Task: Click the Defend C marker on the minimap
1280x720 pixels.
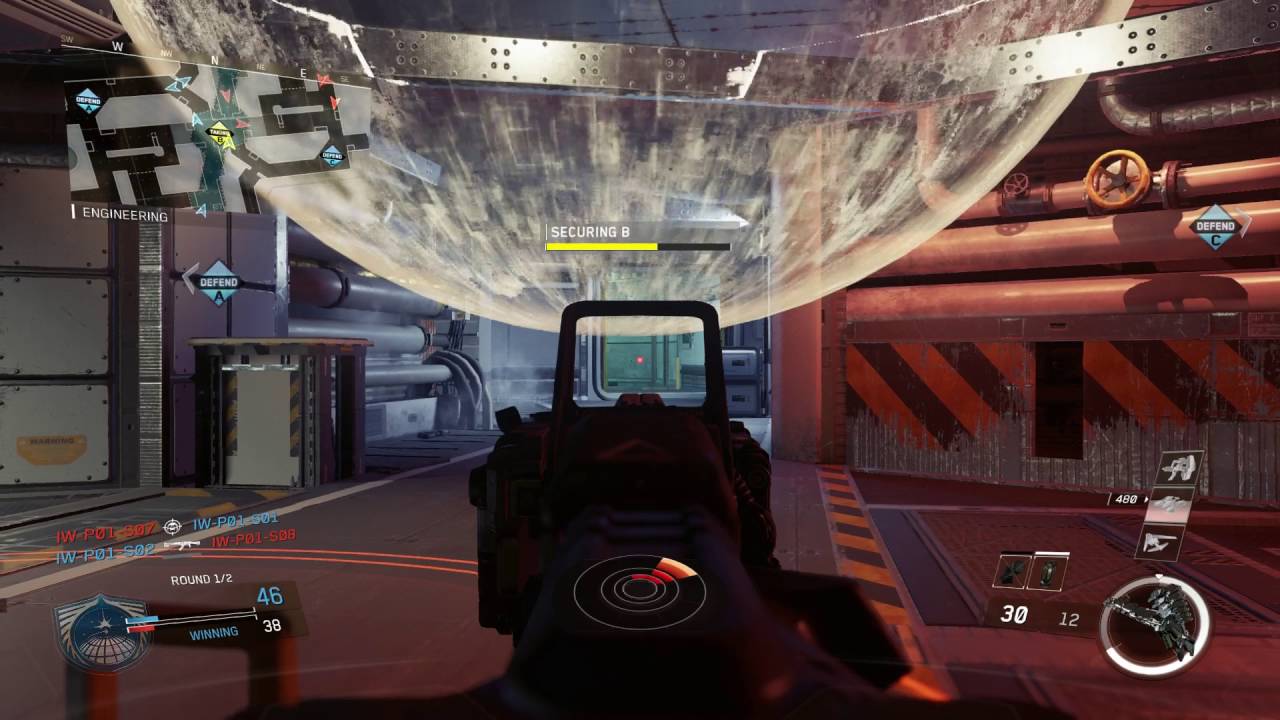Action: click(332, 155)
